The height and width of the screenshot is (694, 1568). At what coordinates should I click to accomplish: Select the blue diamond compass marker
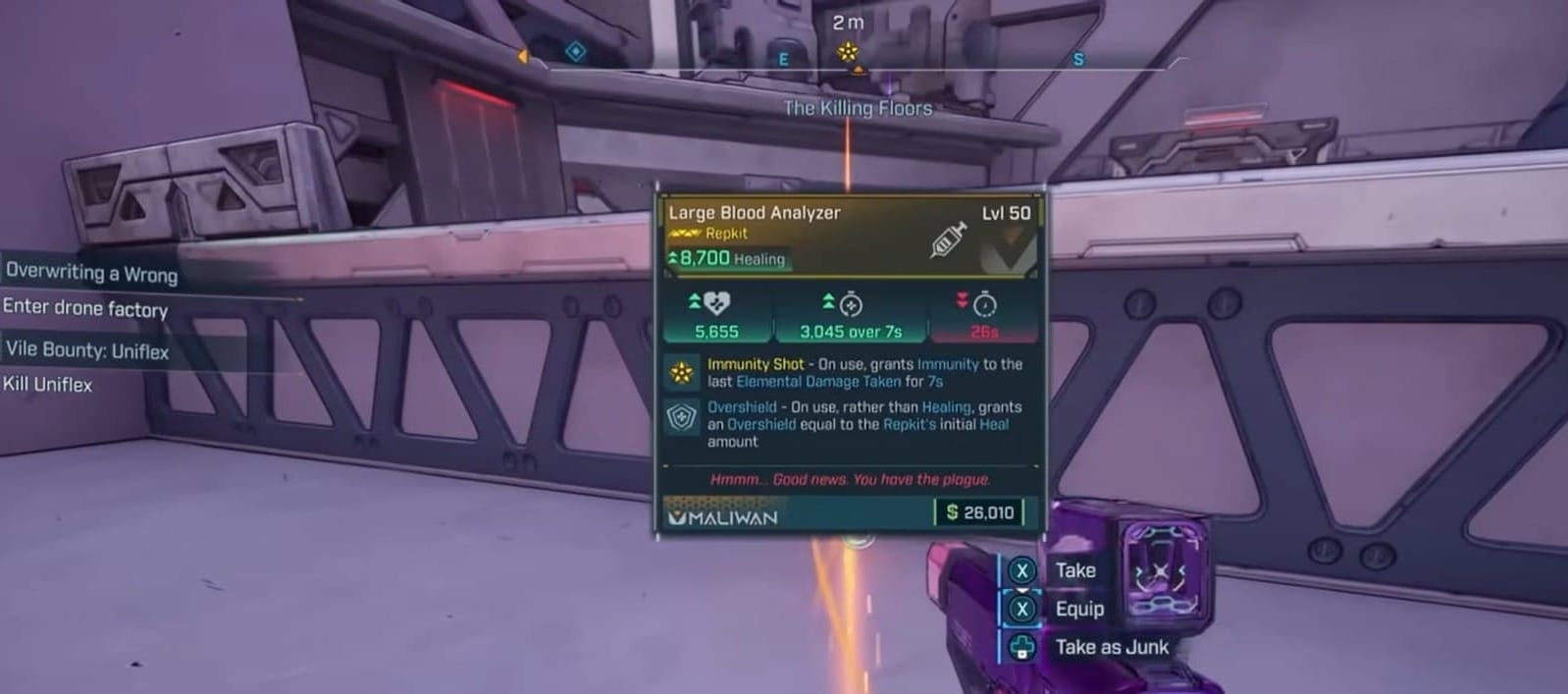tap(576, 51)
